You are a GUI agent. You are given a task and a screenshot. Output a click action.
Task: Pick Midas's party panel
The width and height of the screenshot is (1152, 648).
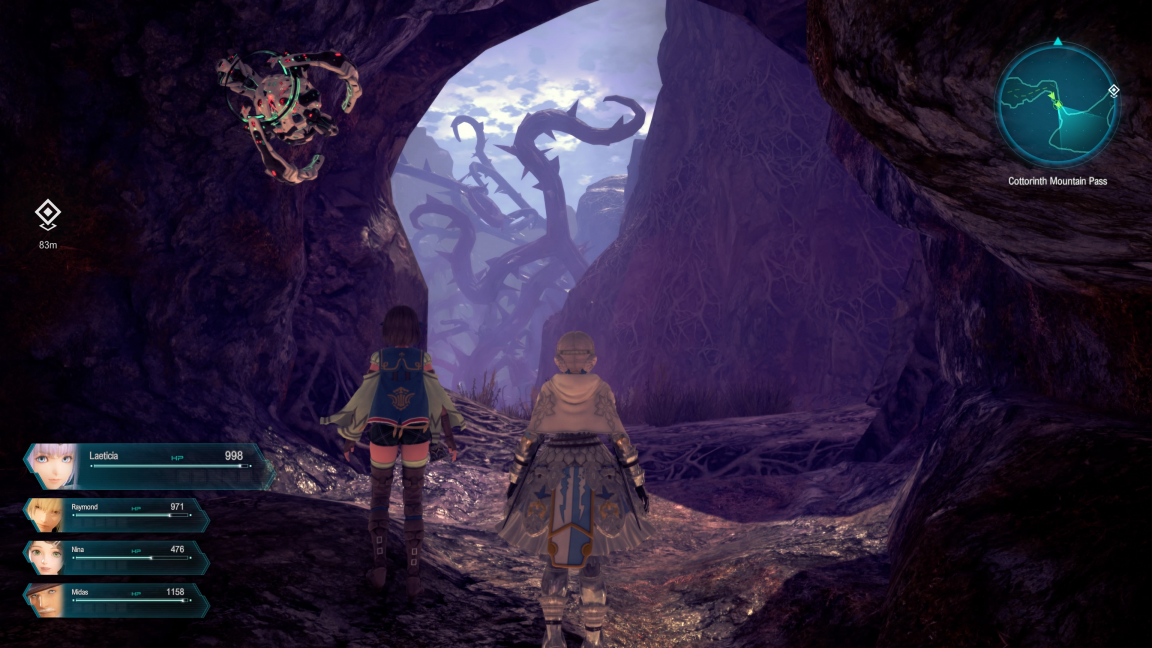(x=118, y=599)
